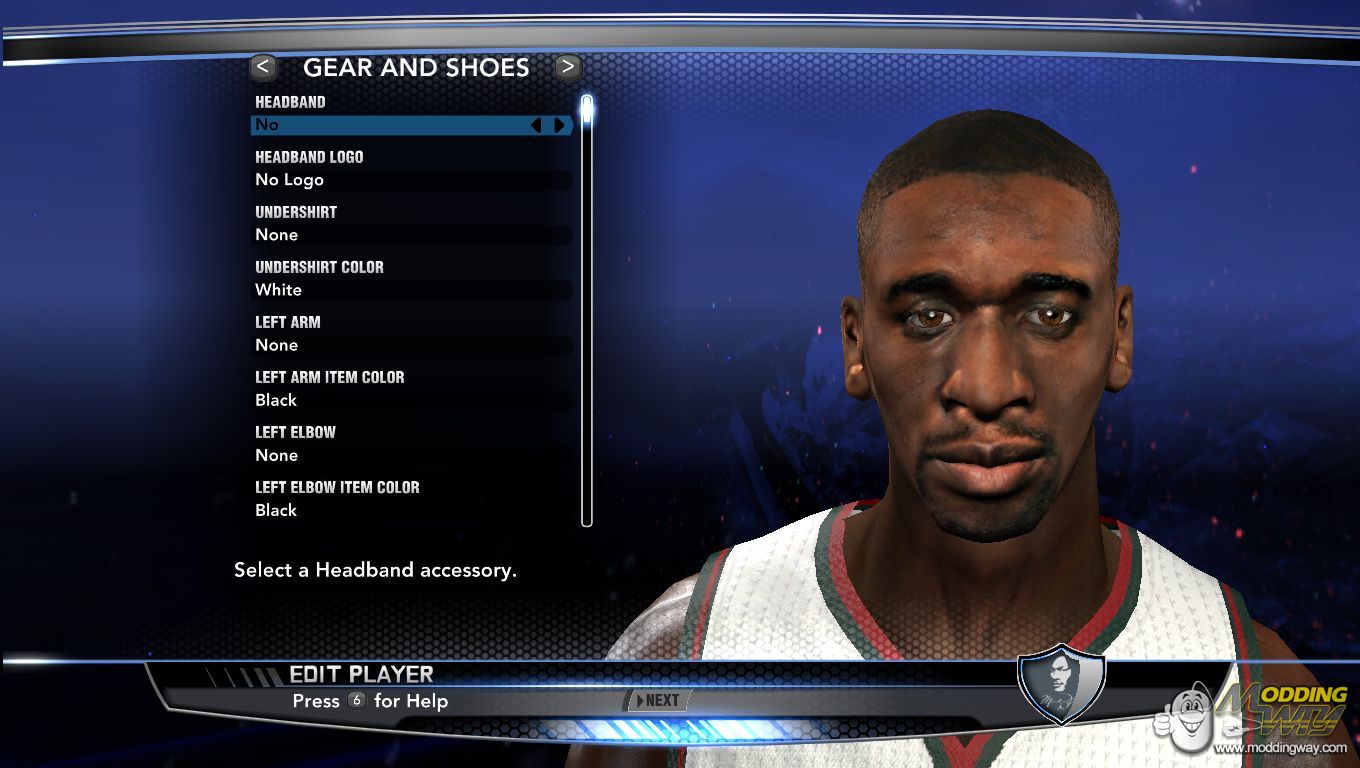Decrease Headband value with left arrow
This screenshot has height=768, width=1360.
(x=536, y=125)
